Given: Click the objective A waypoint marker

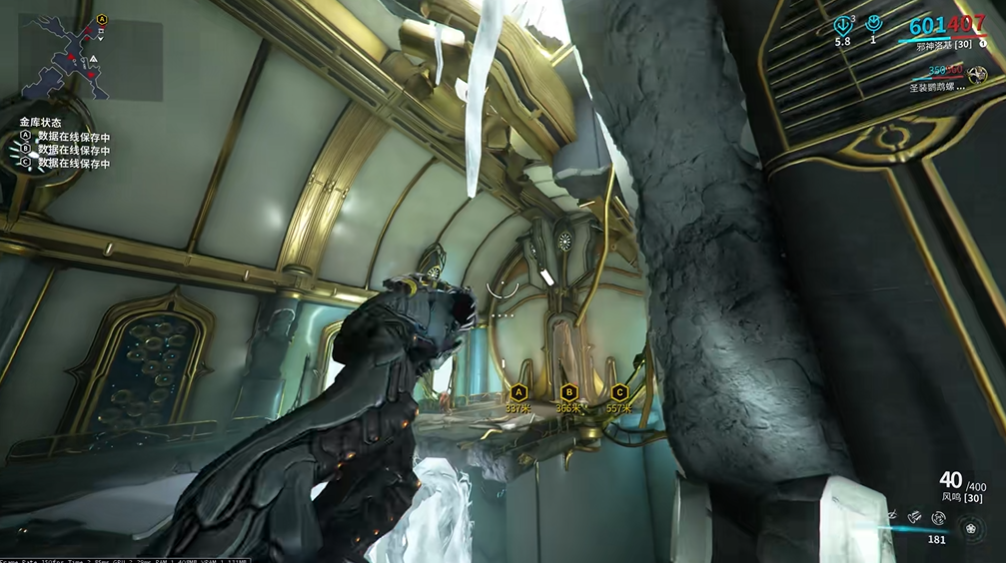Looking at the screenshot, I should coord(518,393).
